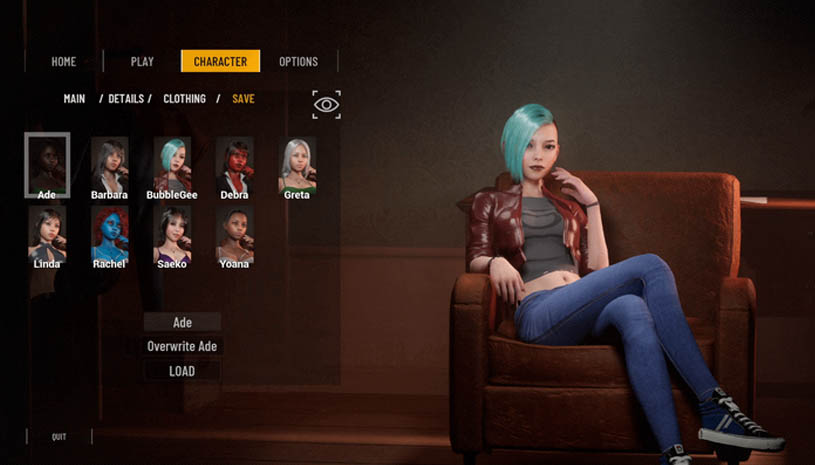Go to the MAIN character section
The height and width of the screenshot is (465, 815).
tap(74, 99)
